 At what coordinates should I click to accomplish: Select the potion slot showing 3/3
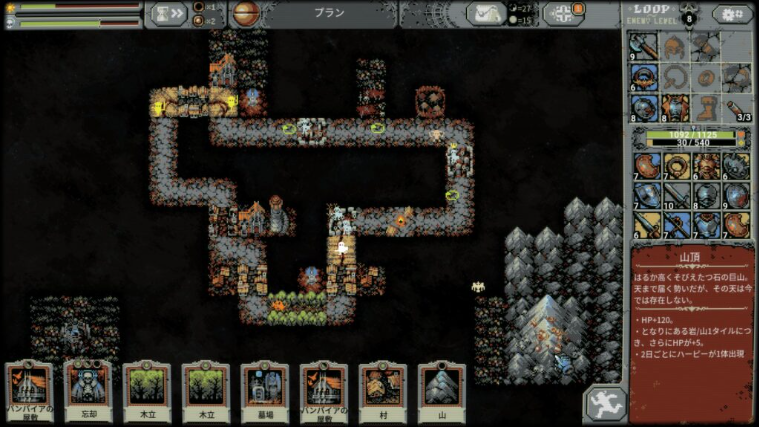coord(737,108)
